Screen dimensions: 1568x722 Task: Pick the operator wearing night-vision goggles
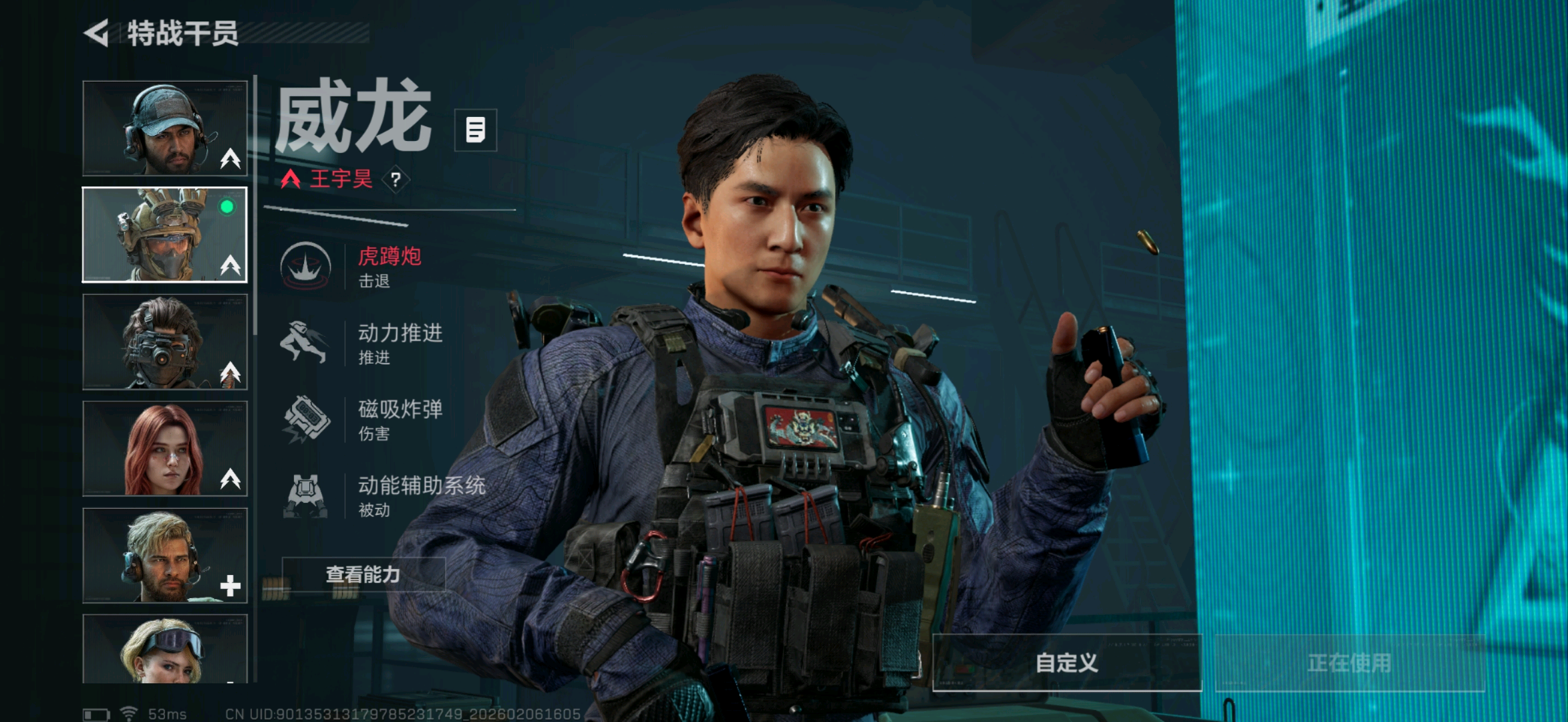(164, 342)
